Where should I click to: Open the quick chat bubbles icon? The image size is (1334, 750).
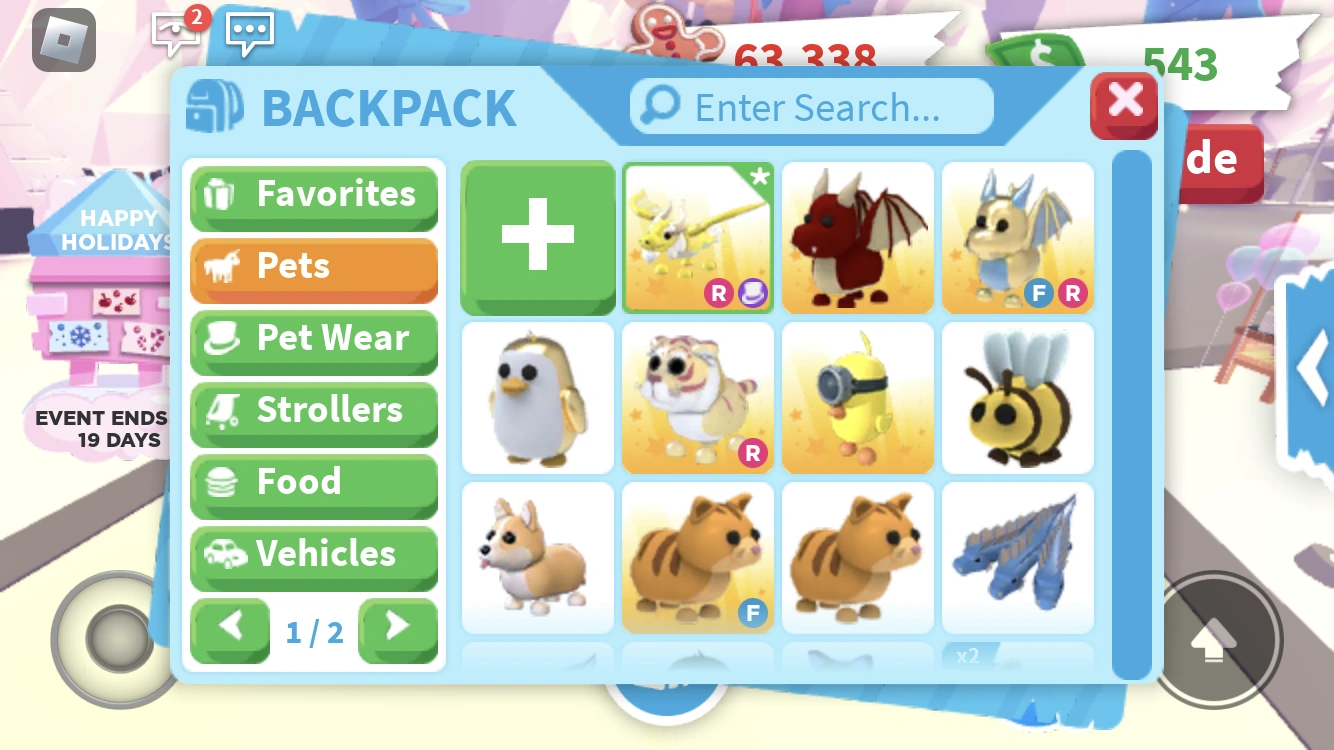249,32
